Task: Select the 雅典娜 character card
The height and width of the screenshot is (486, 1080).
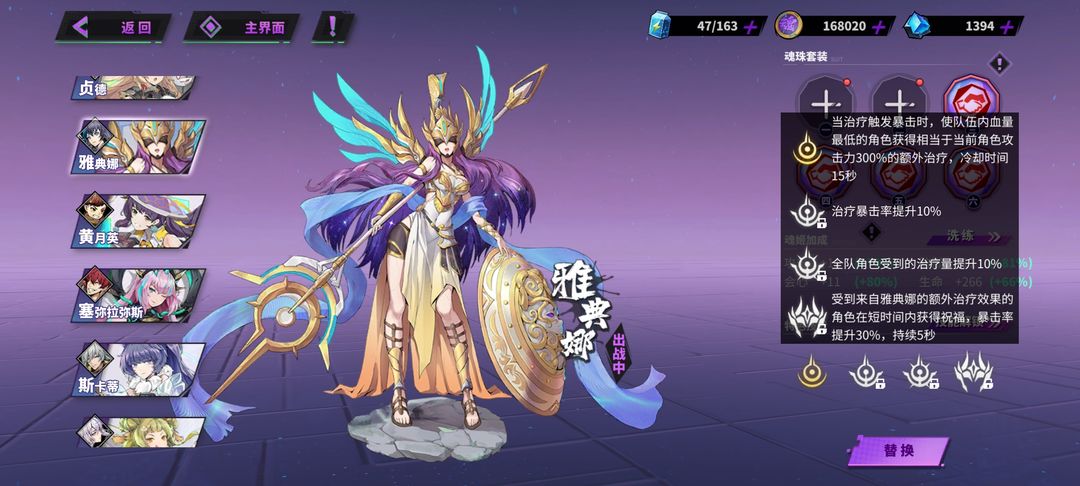Action: [140, 147]
